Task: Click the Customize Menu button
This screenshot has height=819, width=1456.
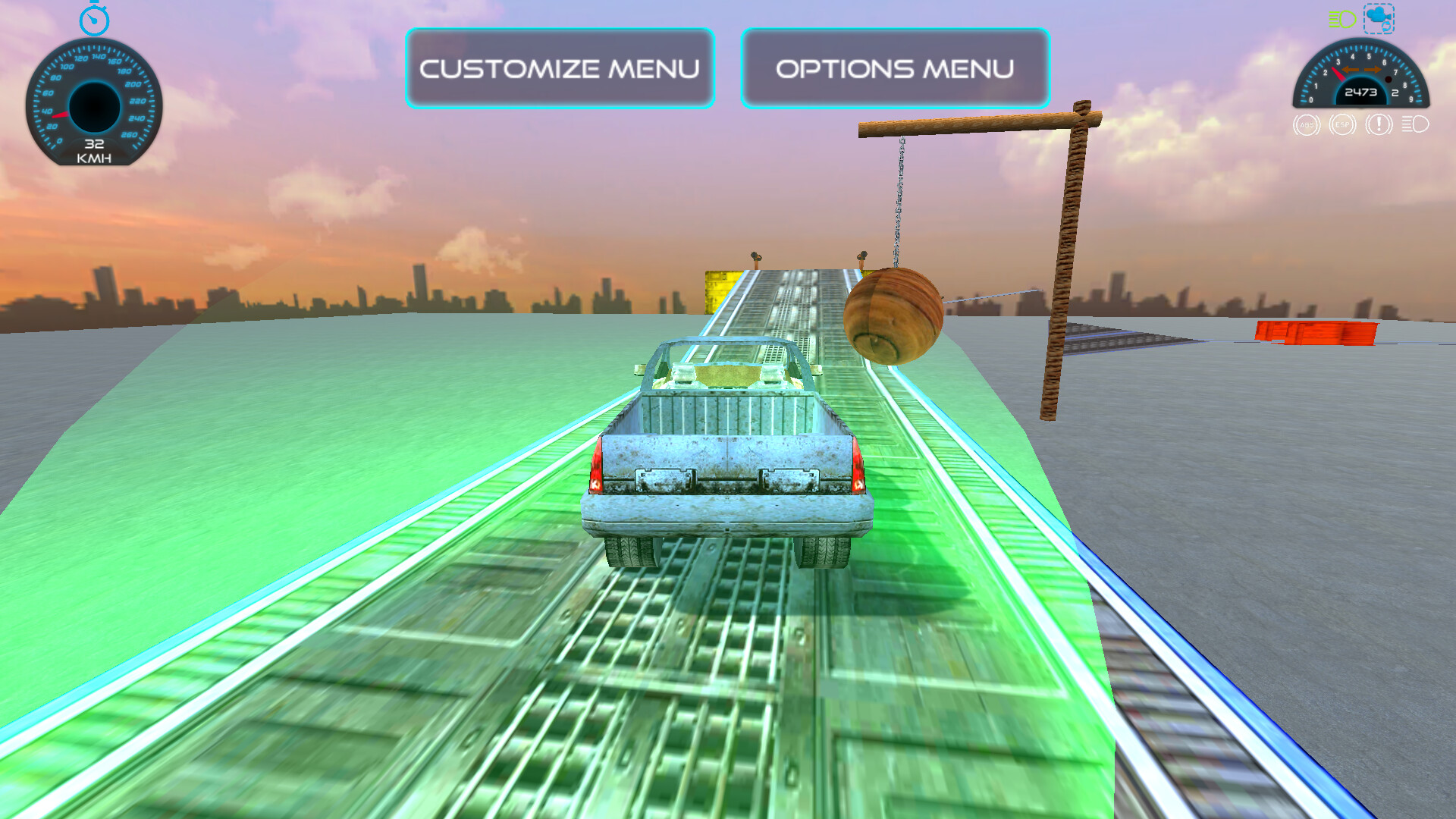Action: click(560, 68)
